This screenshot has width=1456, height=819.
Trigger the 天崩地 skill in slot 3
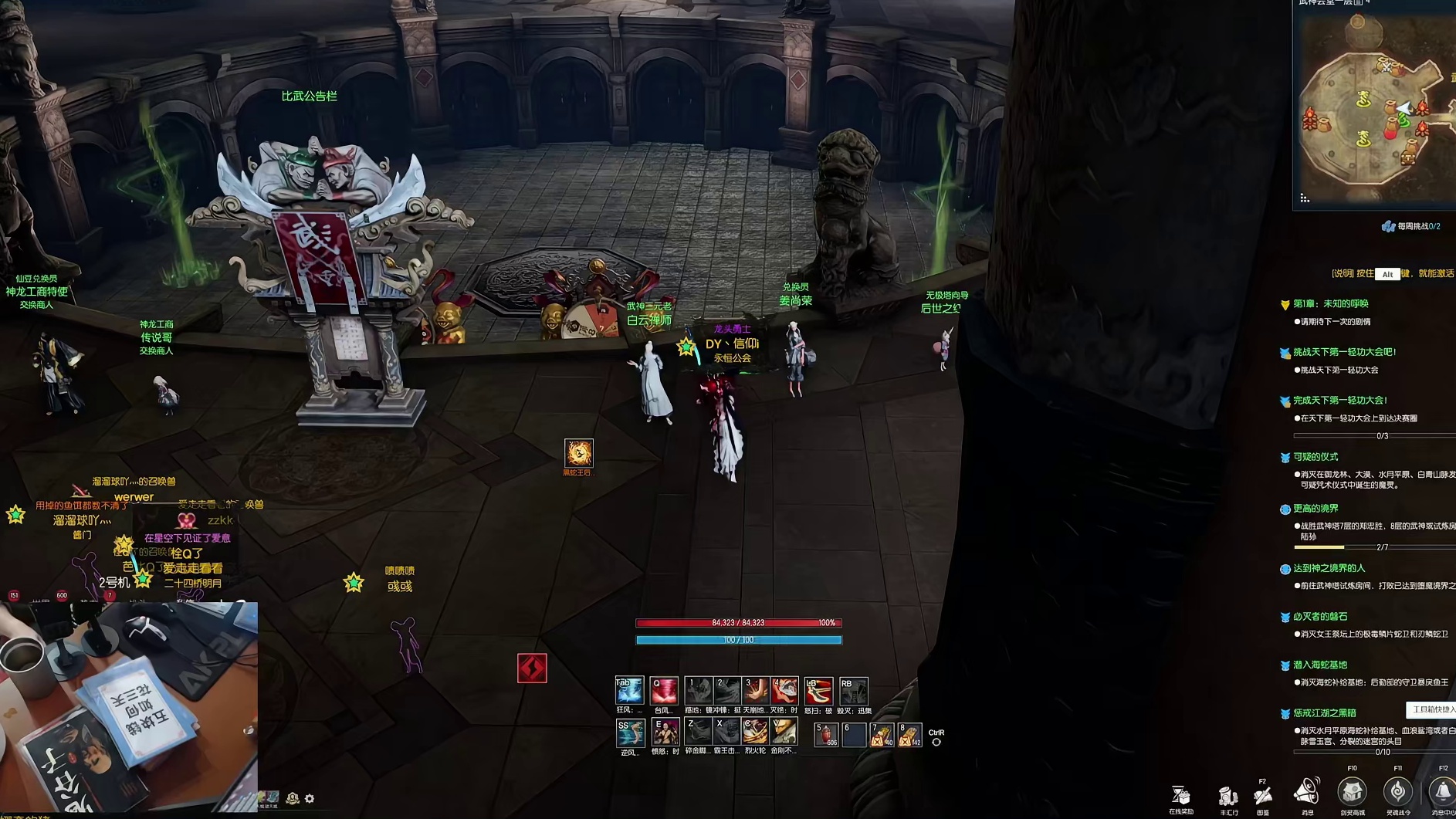(x=755, y=690)
